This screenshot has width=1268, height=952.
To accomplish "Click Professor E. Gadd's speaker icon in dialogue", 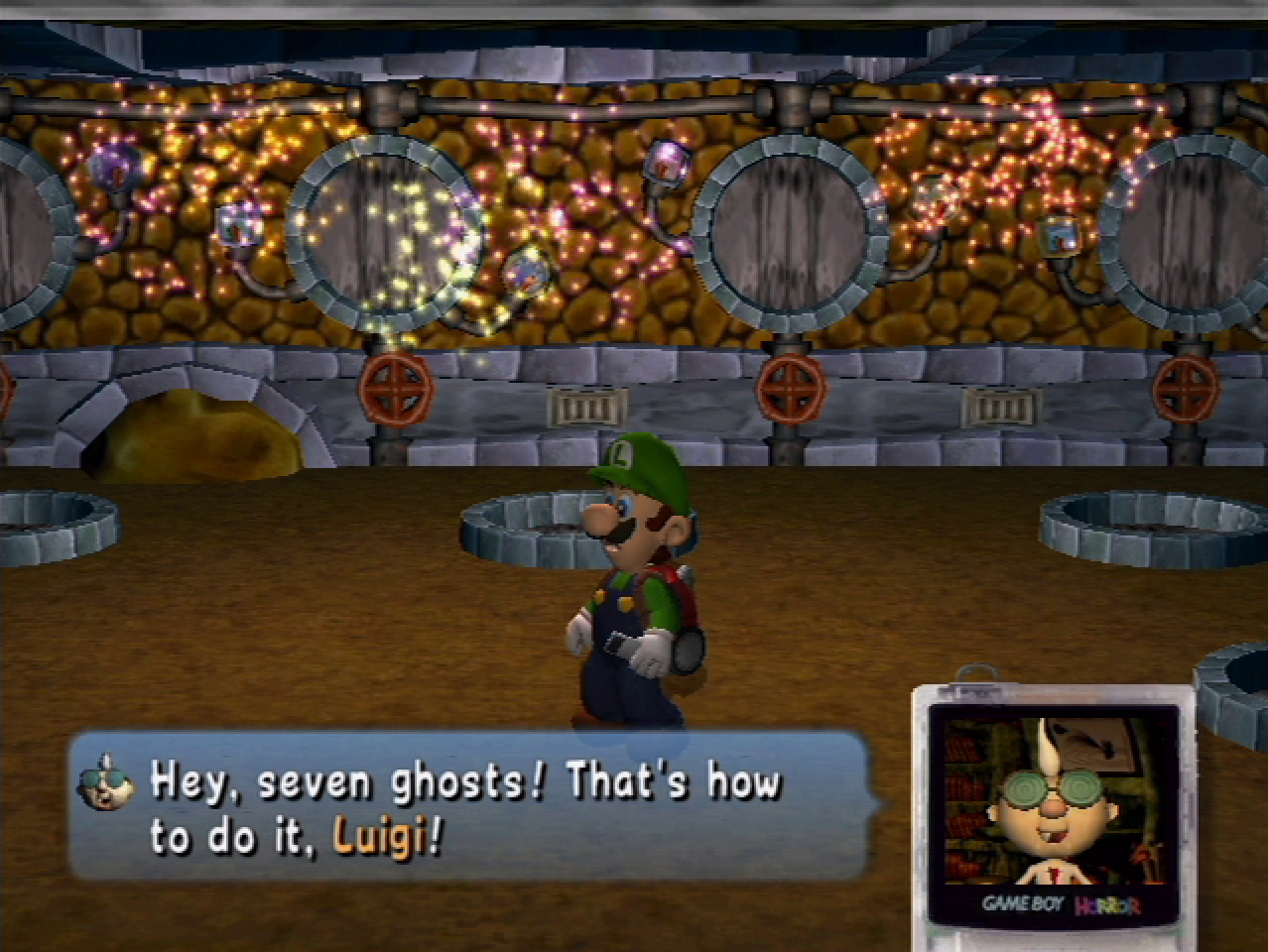I will tap(107, 781).
